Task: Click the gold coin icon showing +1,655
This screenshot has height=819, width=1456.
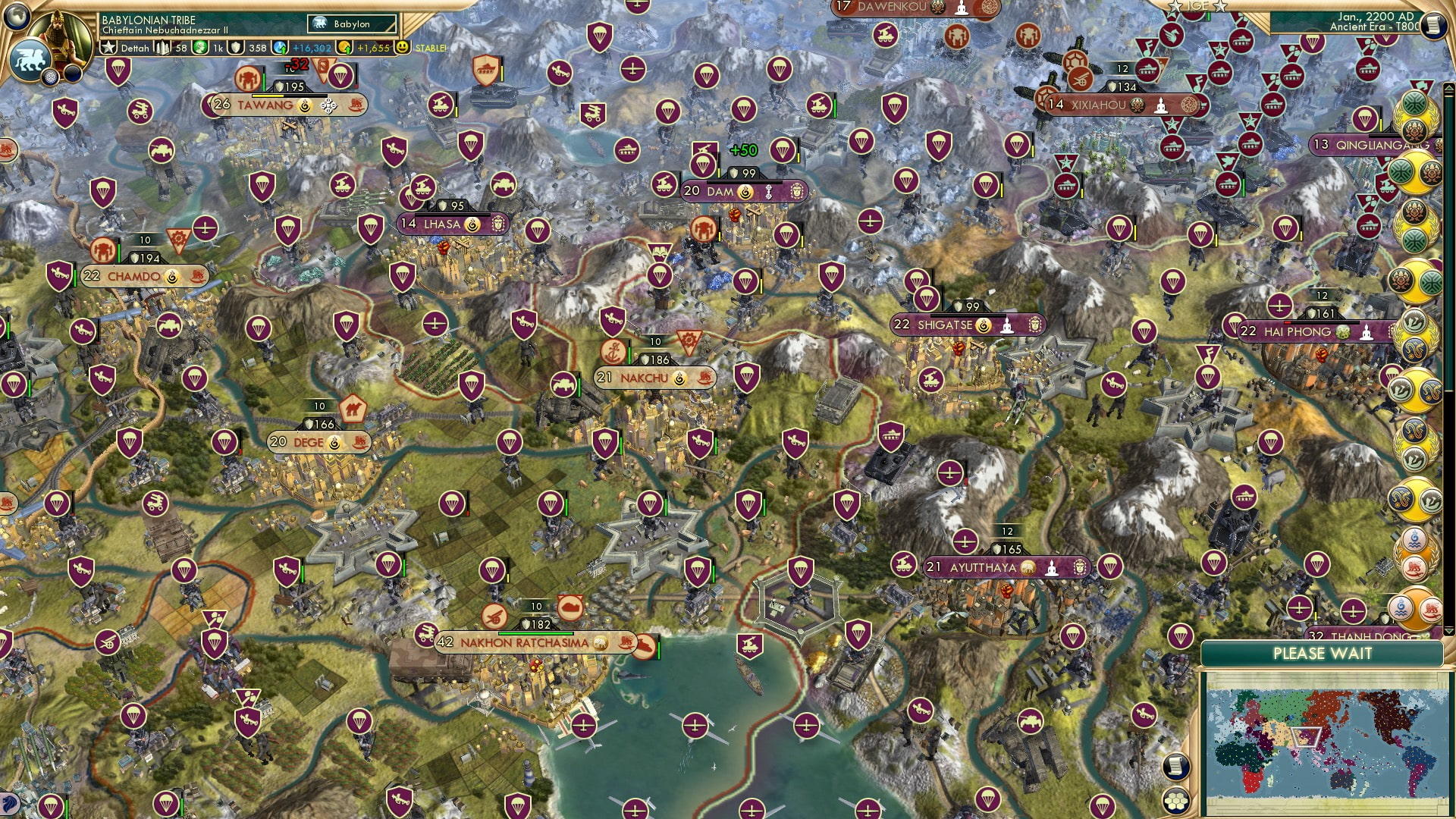Action: tap(343, 47)
